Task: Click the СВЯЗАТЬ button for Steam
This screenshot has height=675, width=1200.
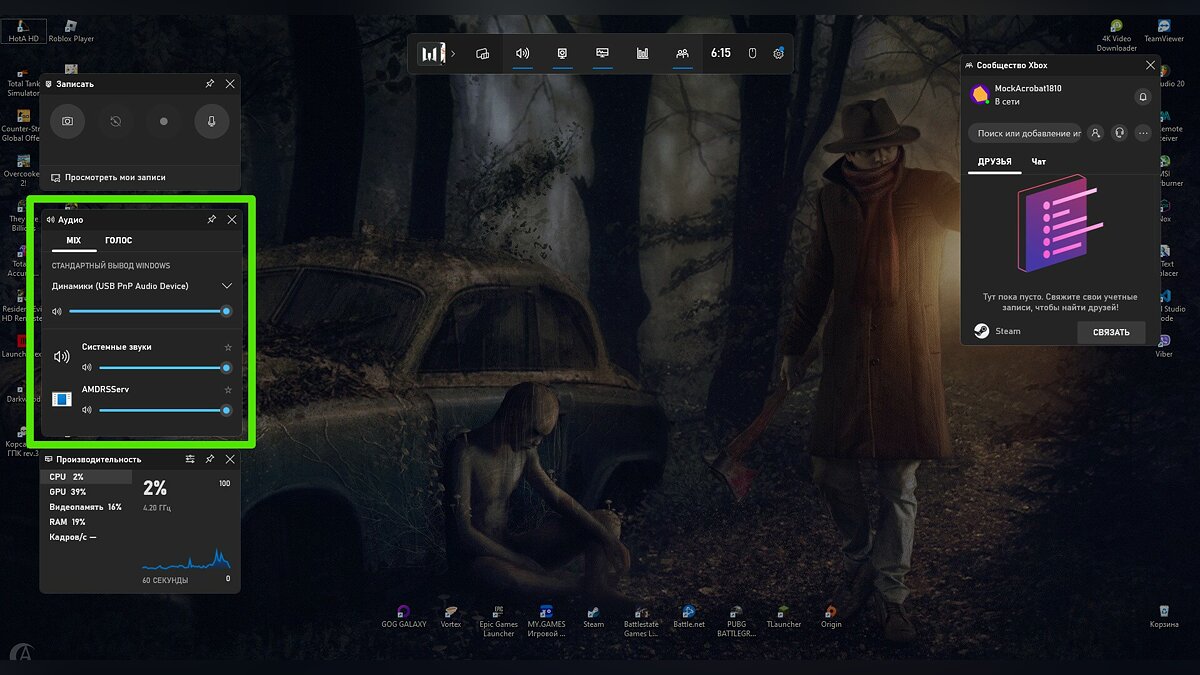Action: pos(1111,332)
